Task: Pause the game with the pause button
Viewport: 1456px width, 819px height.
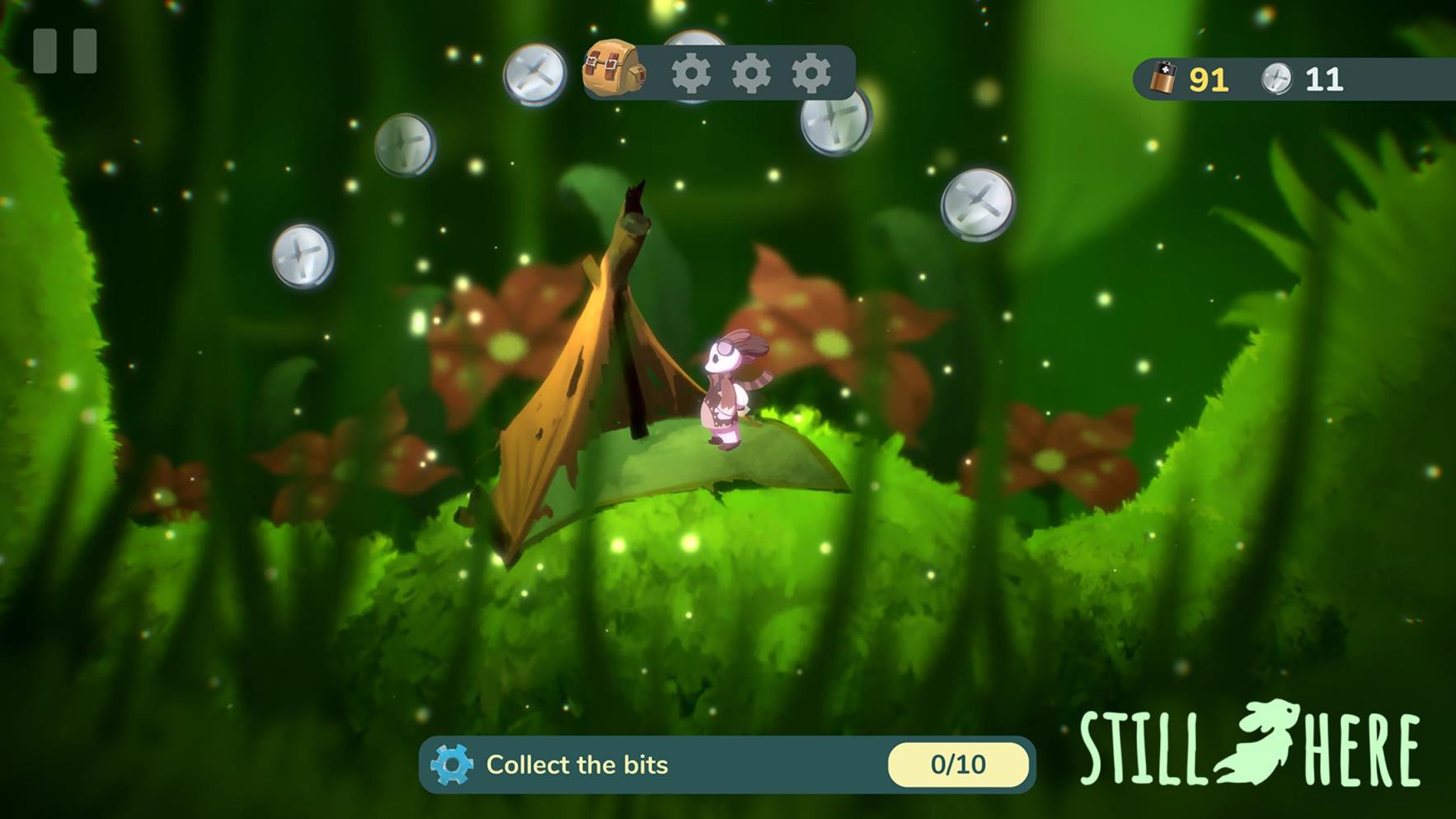Action: (x=64, y=51)
